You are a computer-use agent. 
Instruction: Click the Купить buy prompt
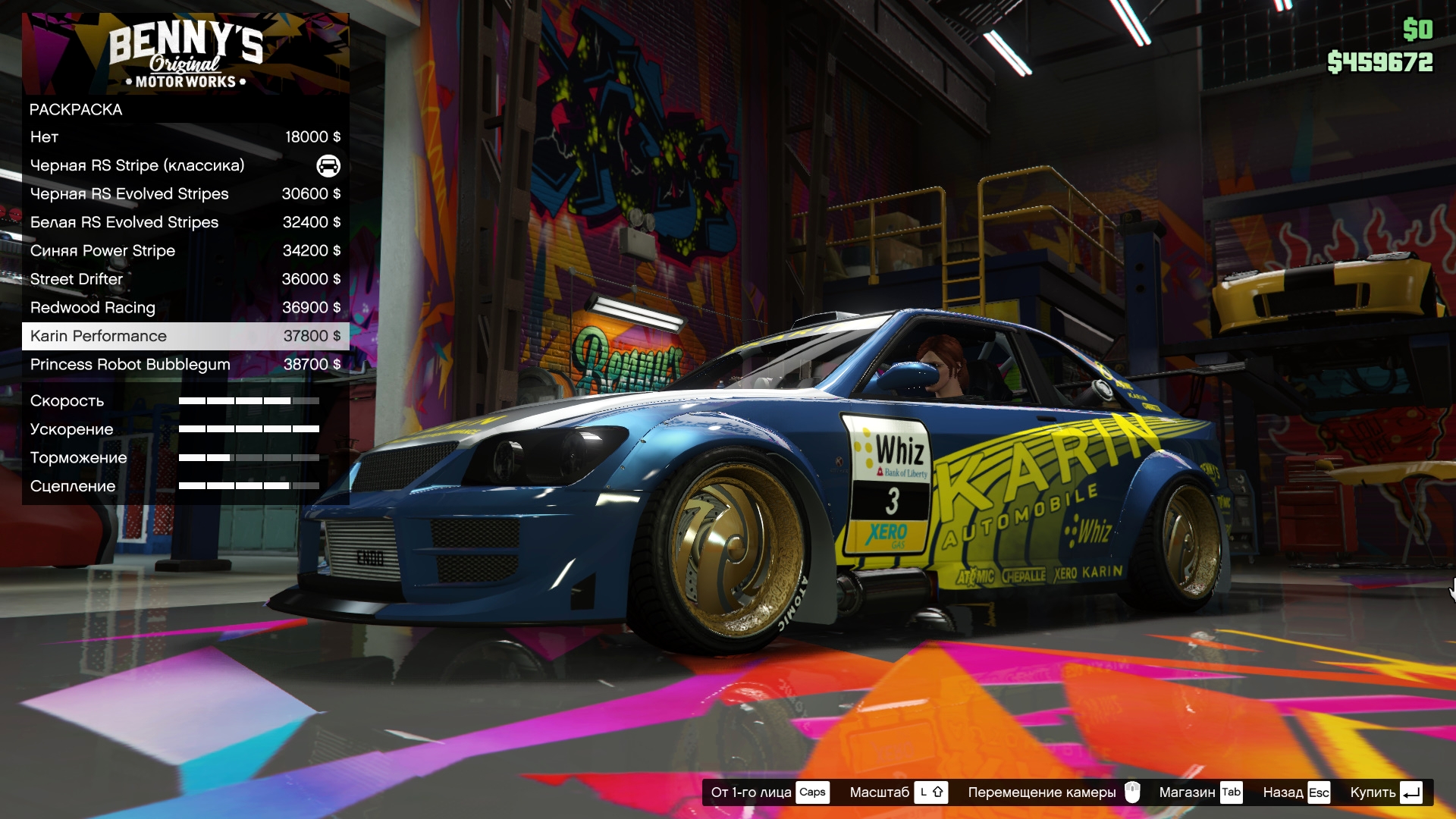coord(1385,792)
